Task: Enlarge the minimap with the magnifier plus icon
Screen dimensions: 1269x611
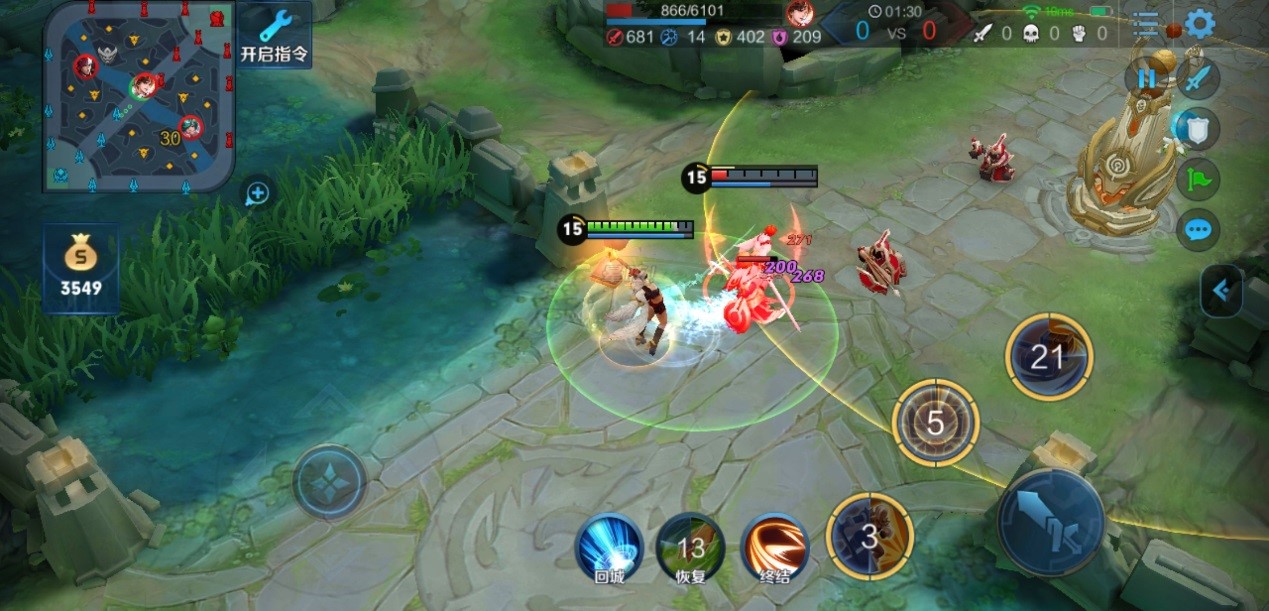Action: click(x=257, y=194)
